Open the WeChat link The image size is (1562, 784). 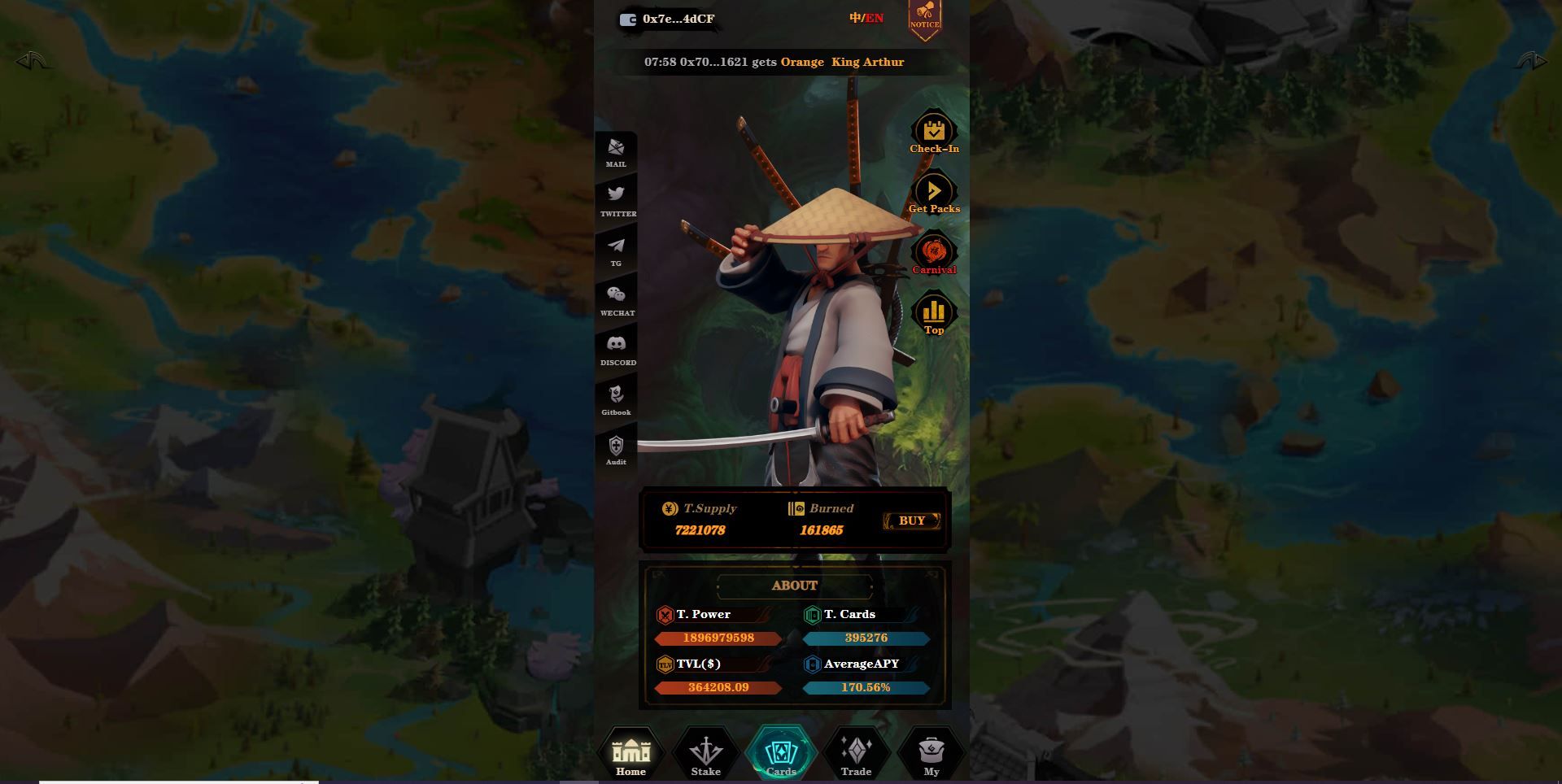pyautogui.click(x=616, y=299)
